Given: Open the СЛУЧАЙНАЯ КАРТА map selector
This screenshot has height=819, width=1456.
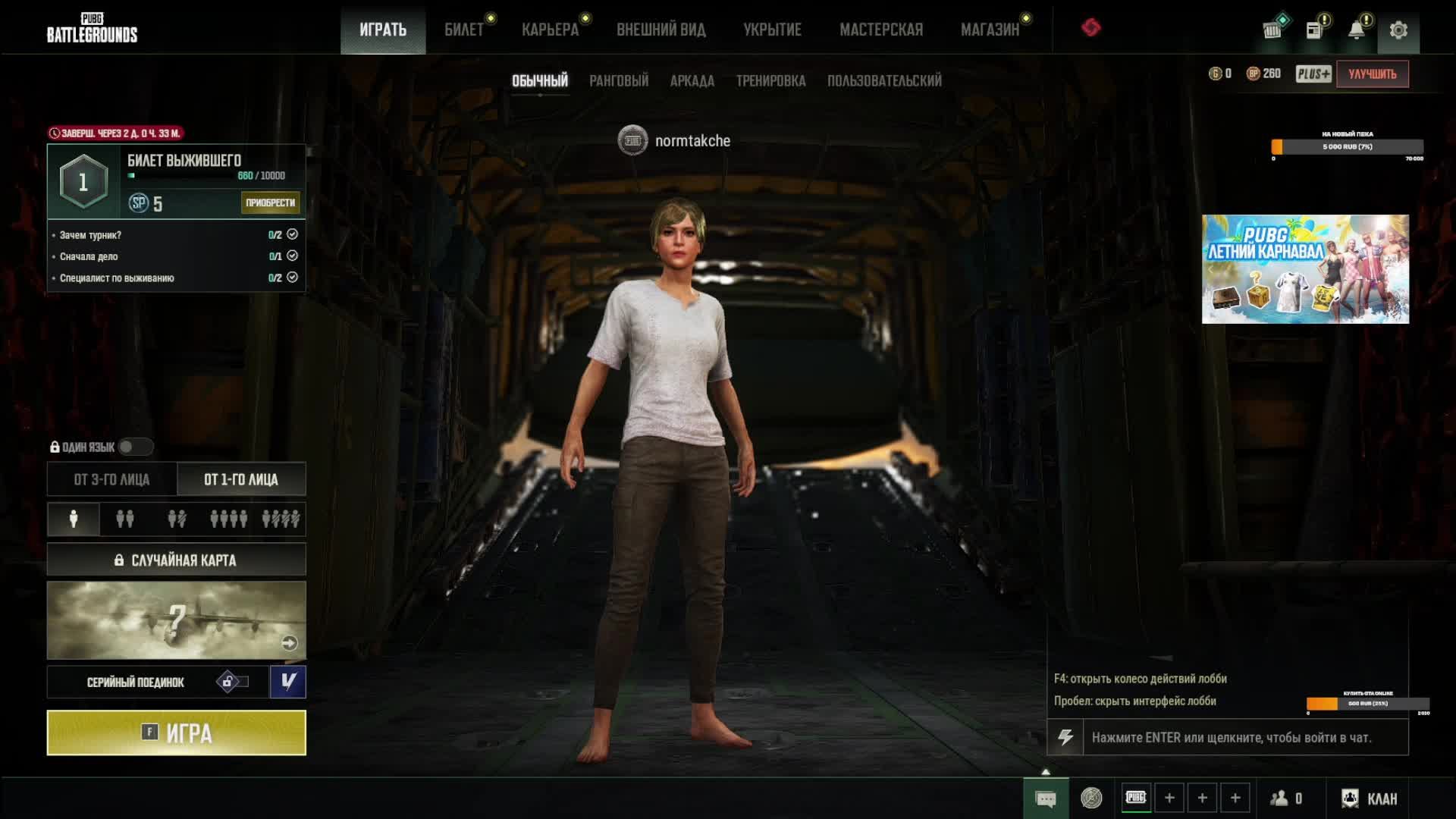Looking at the screenshot, I should 176,560.
